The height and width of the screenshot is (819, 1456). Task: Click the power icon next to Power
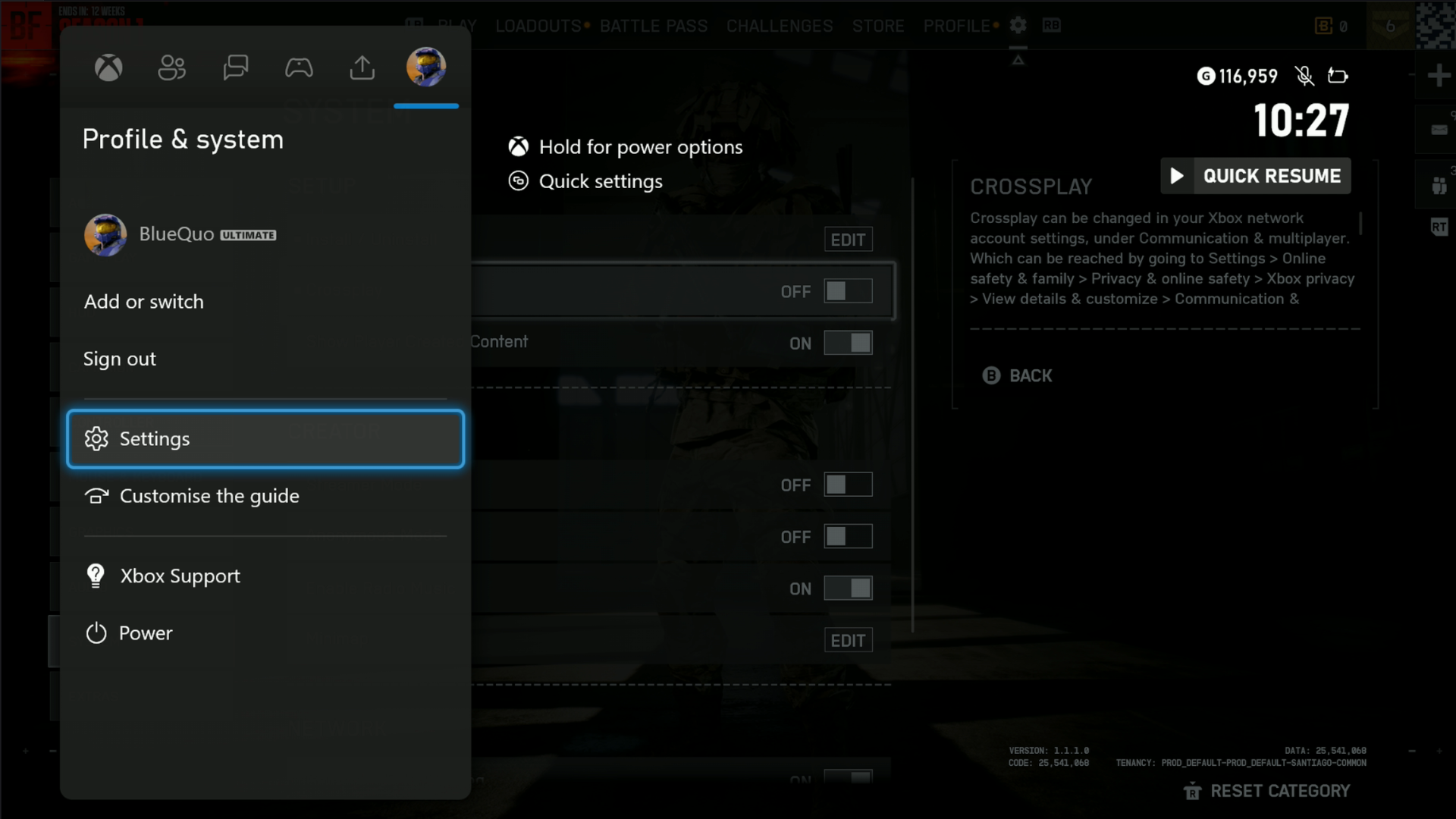(96, 633)
